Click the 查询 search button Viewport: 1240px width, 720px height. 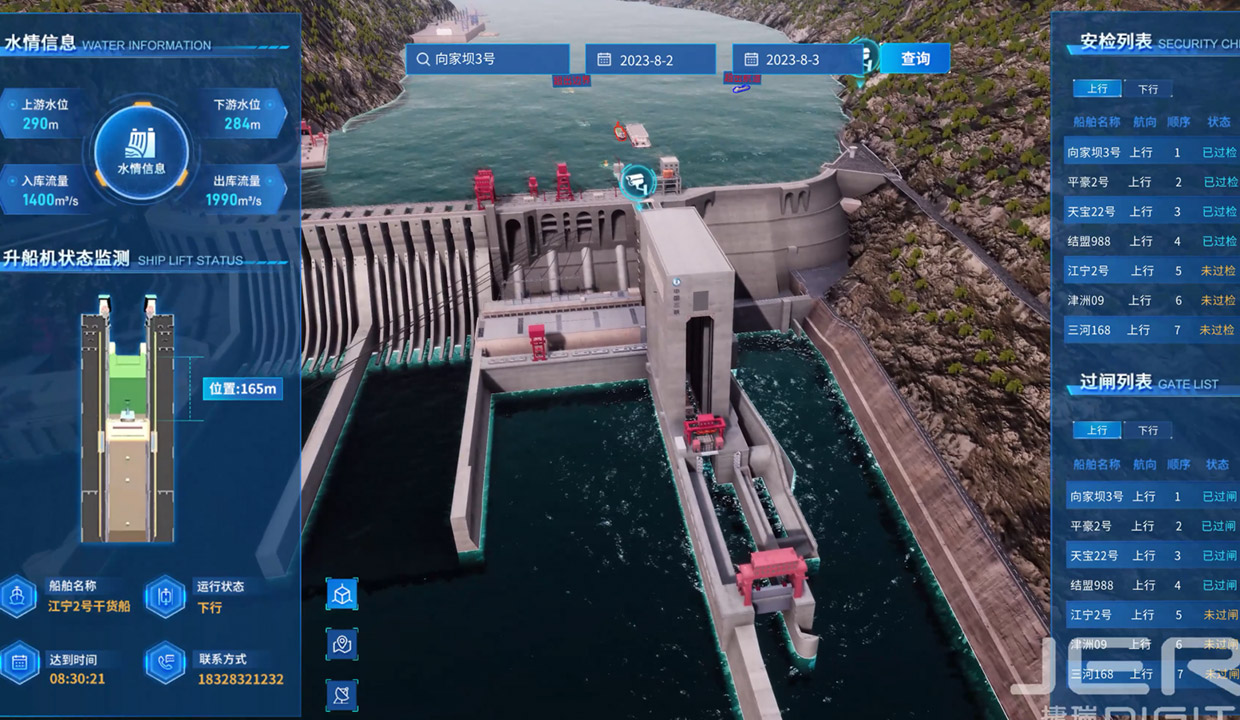(914, 59)
